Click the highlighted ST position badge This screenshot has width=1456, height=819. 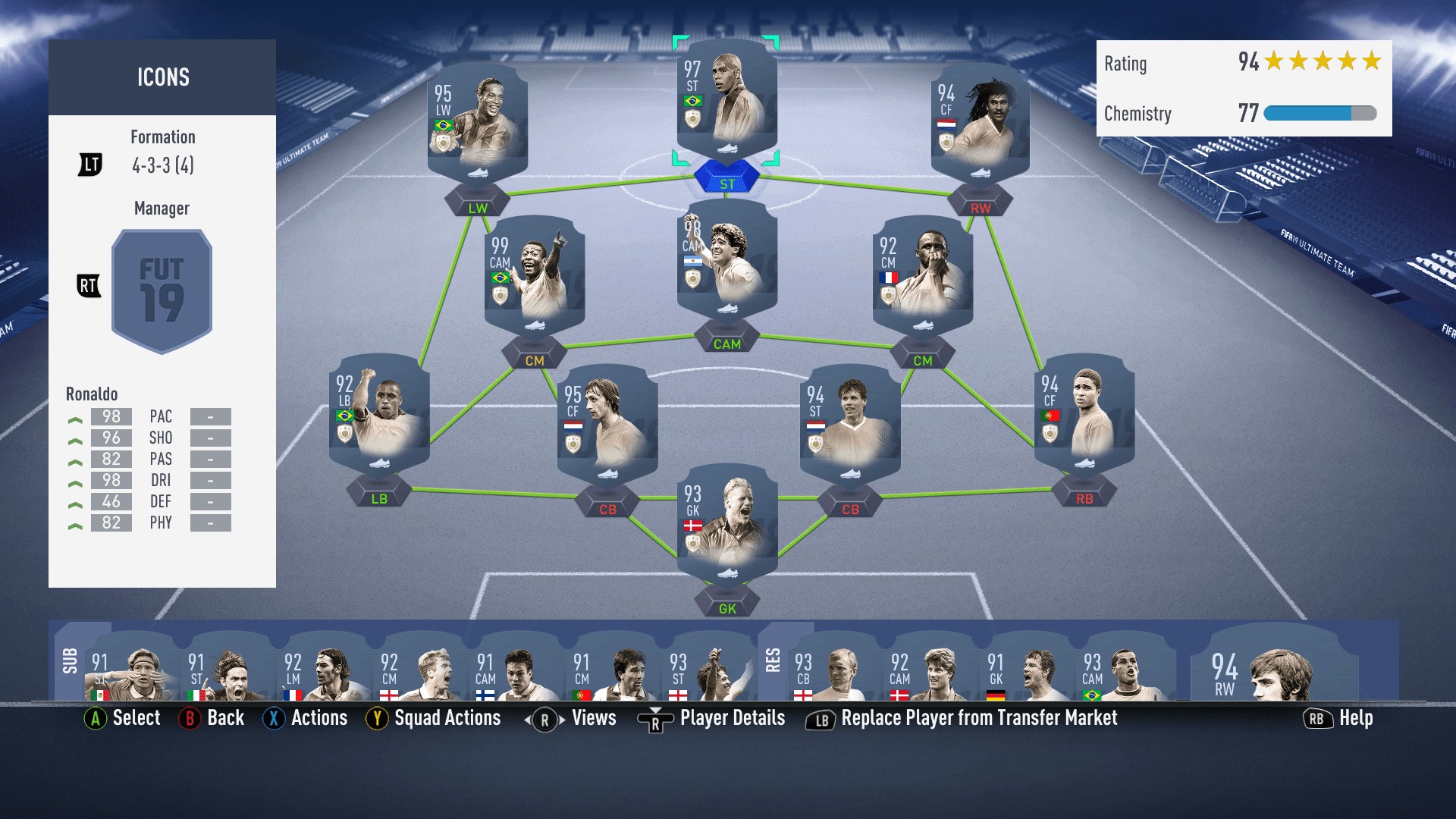(x=726, y=176)
